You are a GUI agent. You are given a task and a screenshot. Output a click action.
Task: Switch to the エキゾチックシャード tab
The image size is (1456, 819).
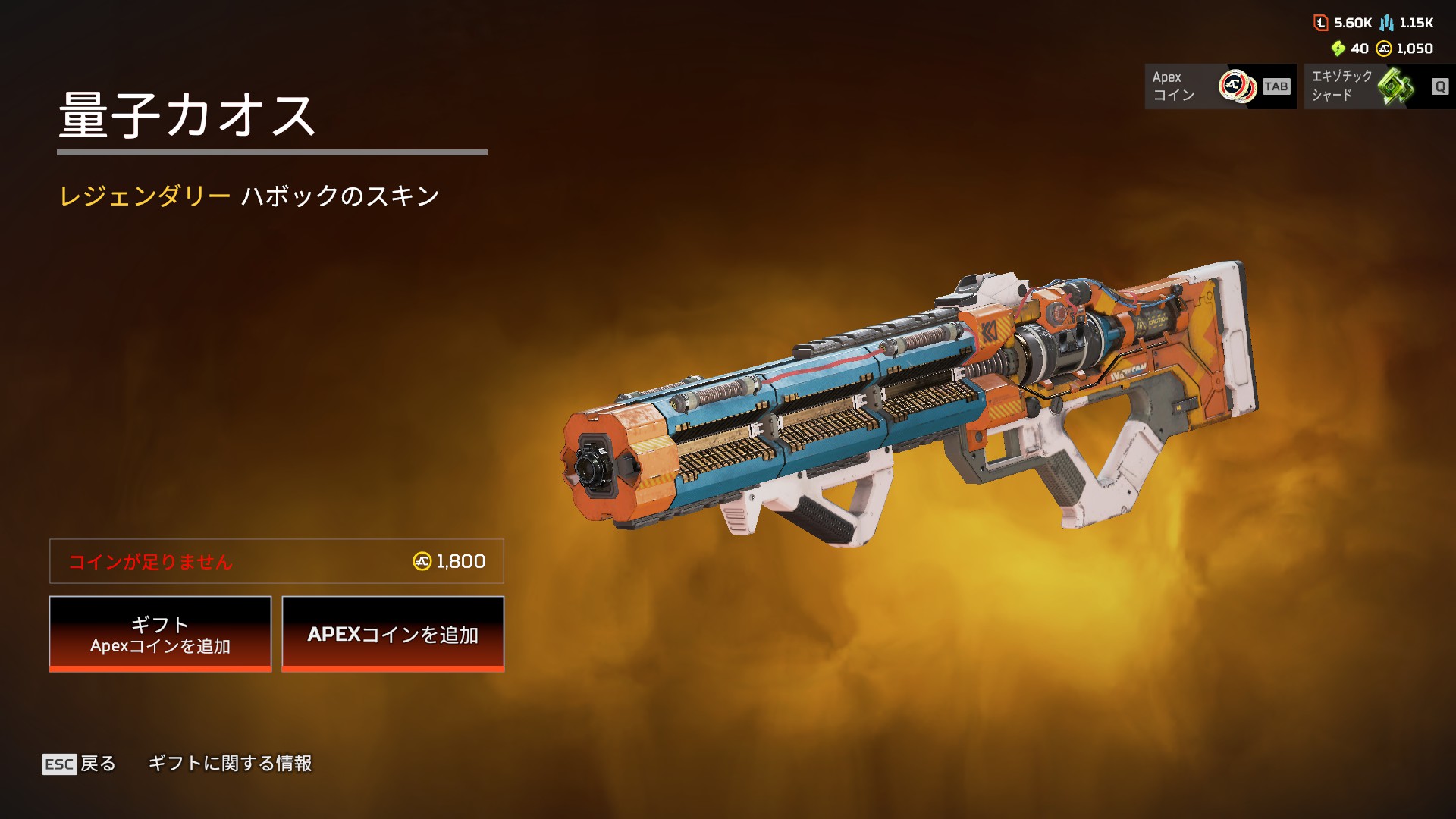pos(1379,86)
